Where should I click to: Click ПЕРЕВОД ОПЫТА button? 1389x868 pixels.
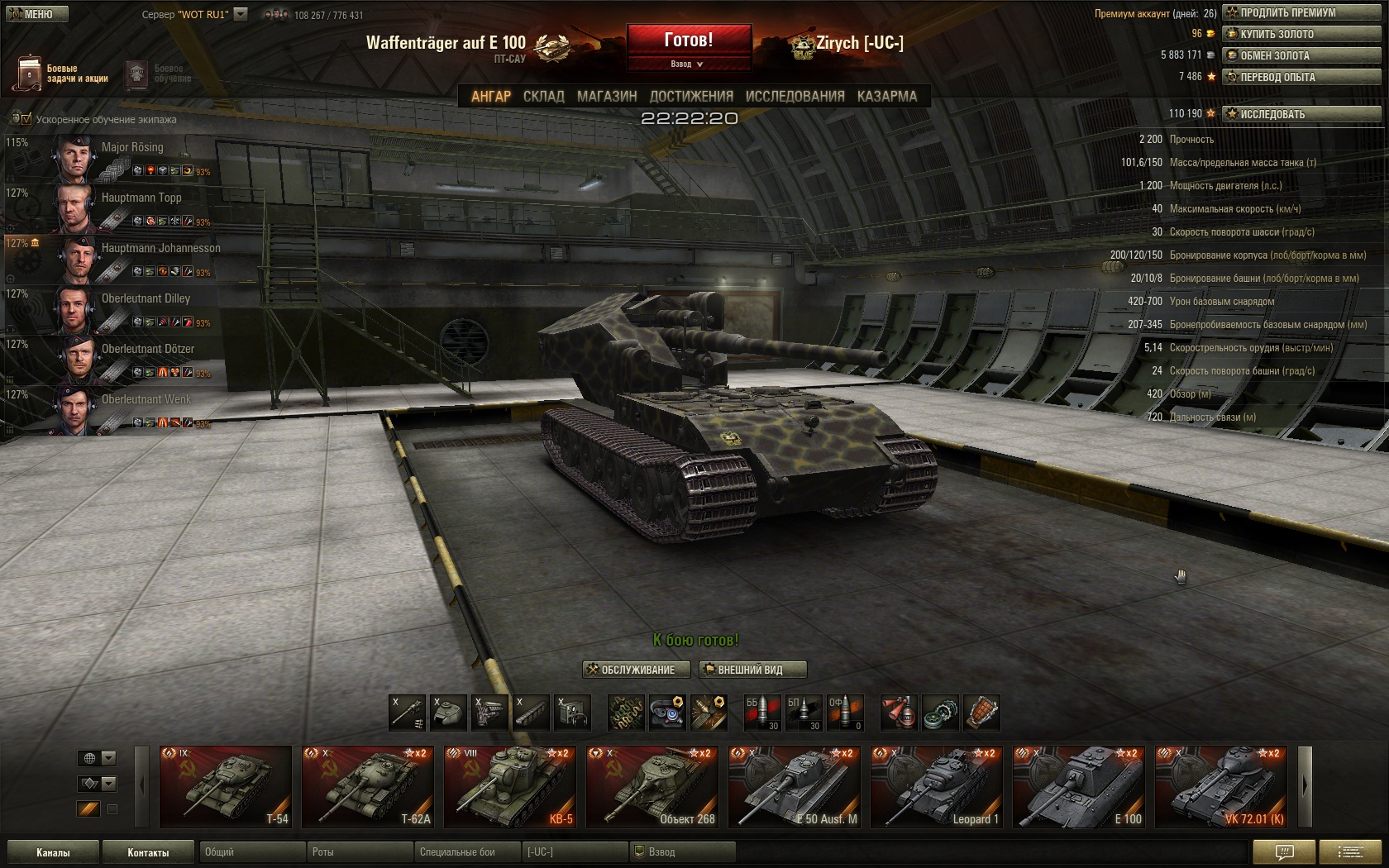pos(1301,77)
